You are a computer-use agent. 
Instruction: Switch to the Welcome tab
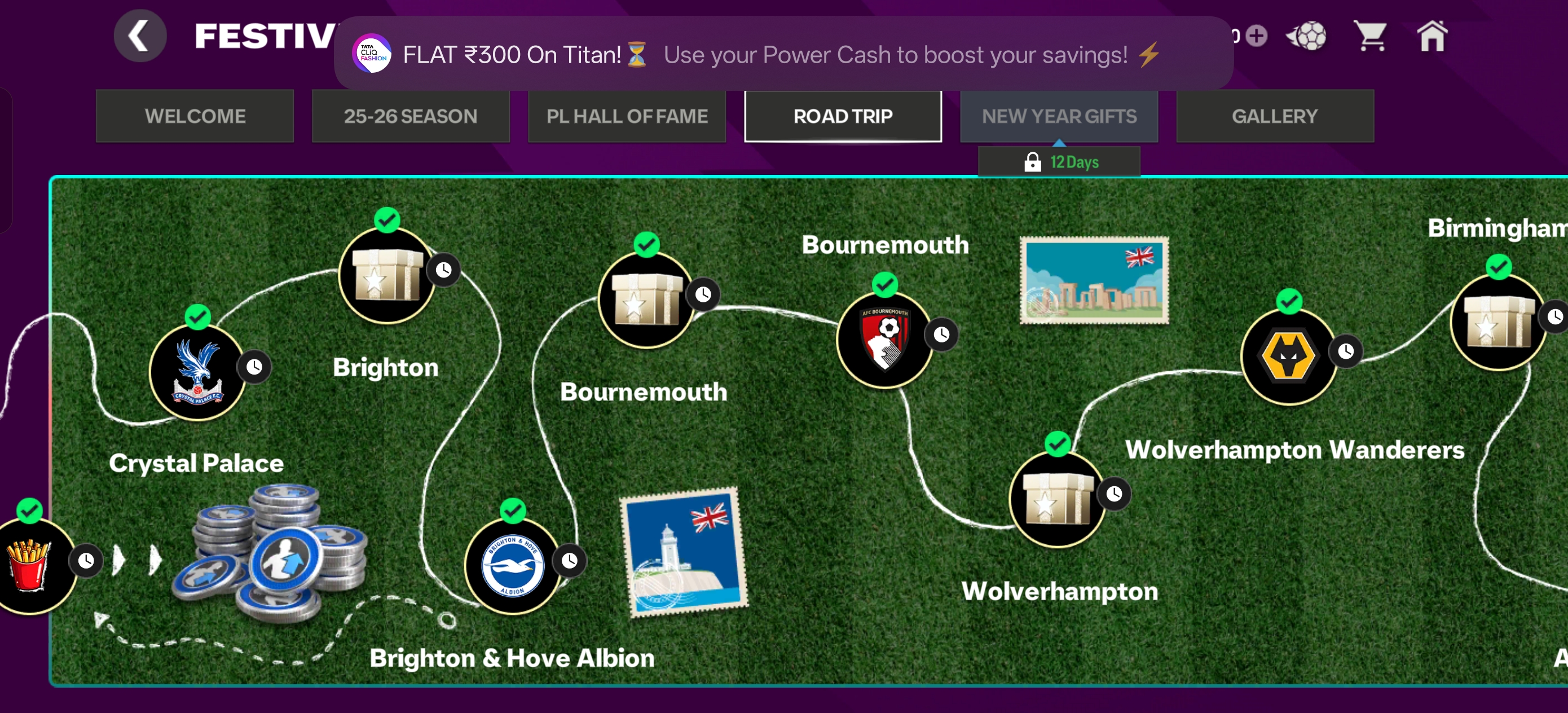click(195, 116)
